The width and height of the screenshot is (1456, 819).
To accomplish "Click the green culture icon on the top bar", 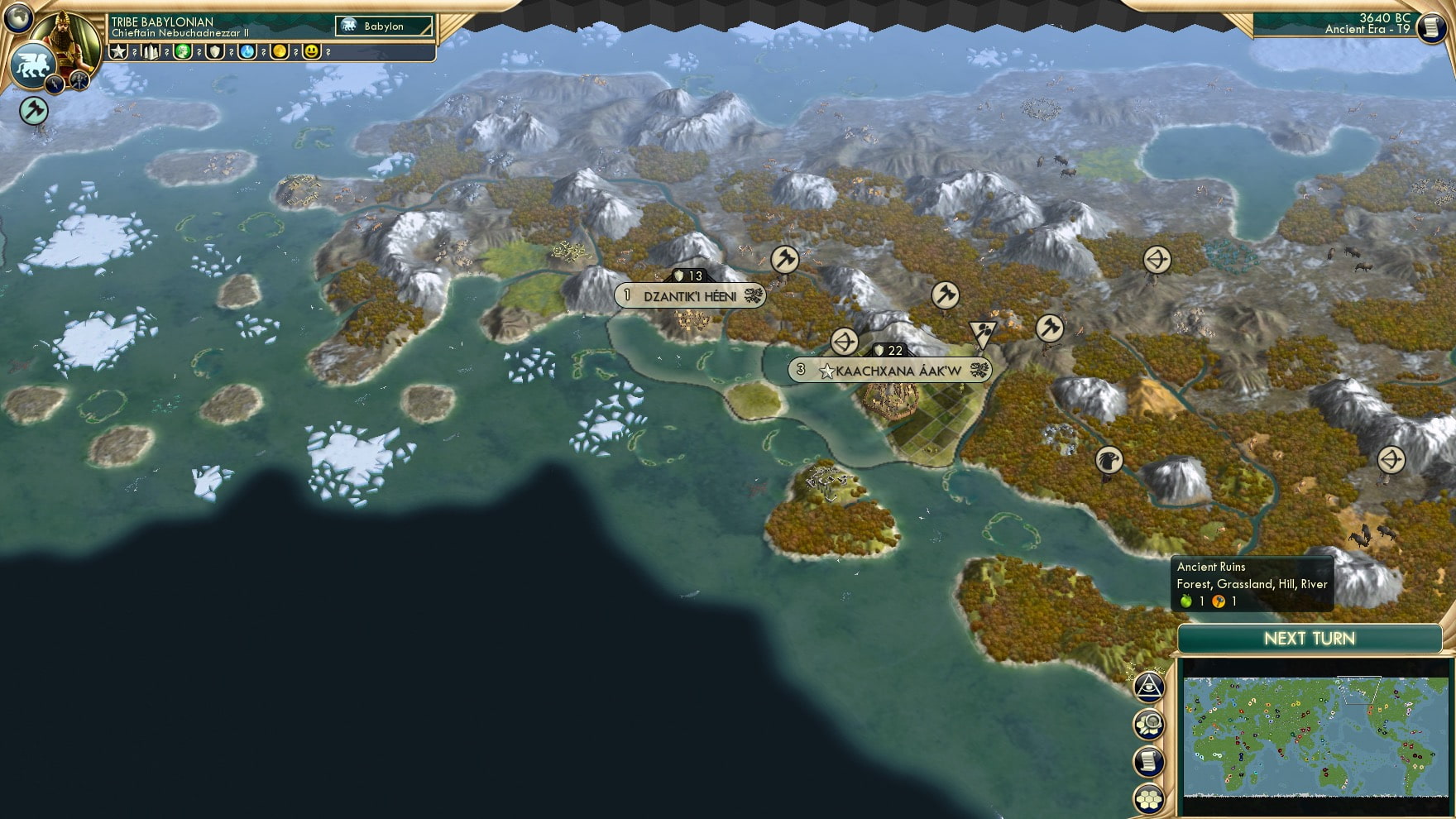I will pos(184,51).
